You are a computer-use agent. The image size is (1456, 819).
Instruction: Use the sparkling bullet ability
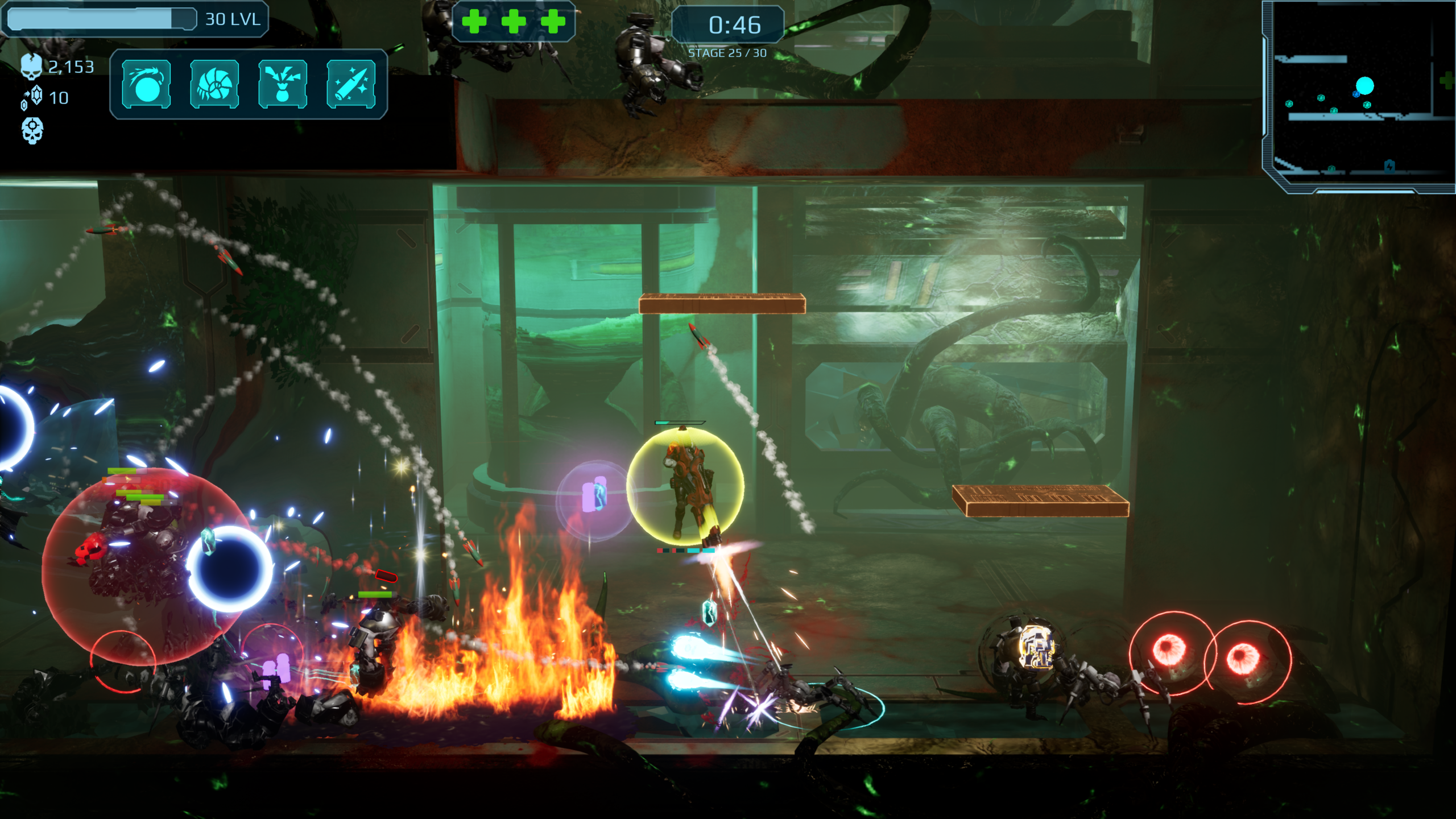351,84
